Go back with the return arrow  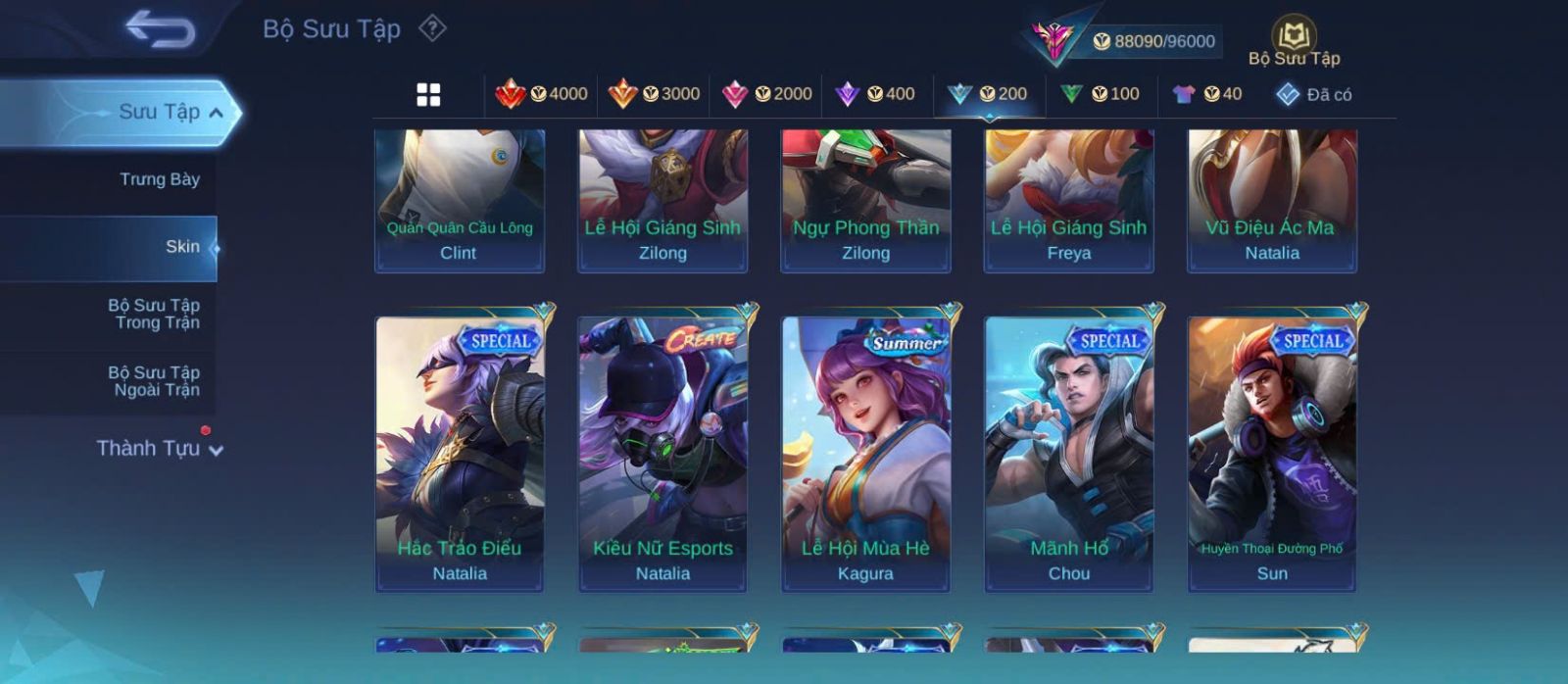coord(160,29)
